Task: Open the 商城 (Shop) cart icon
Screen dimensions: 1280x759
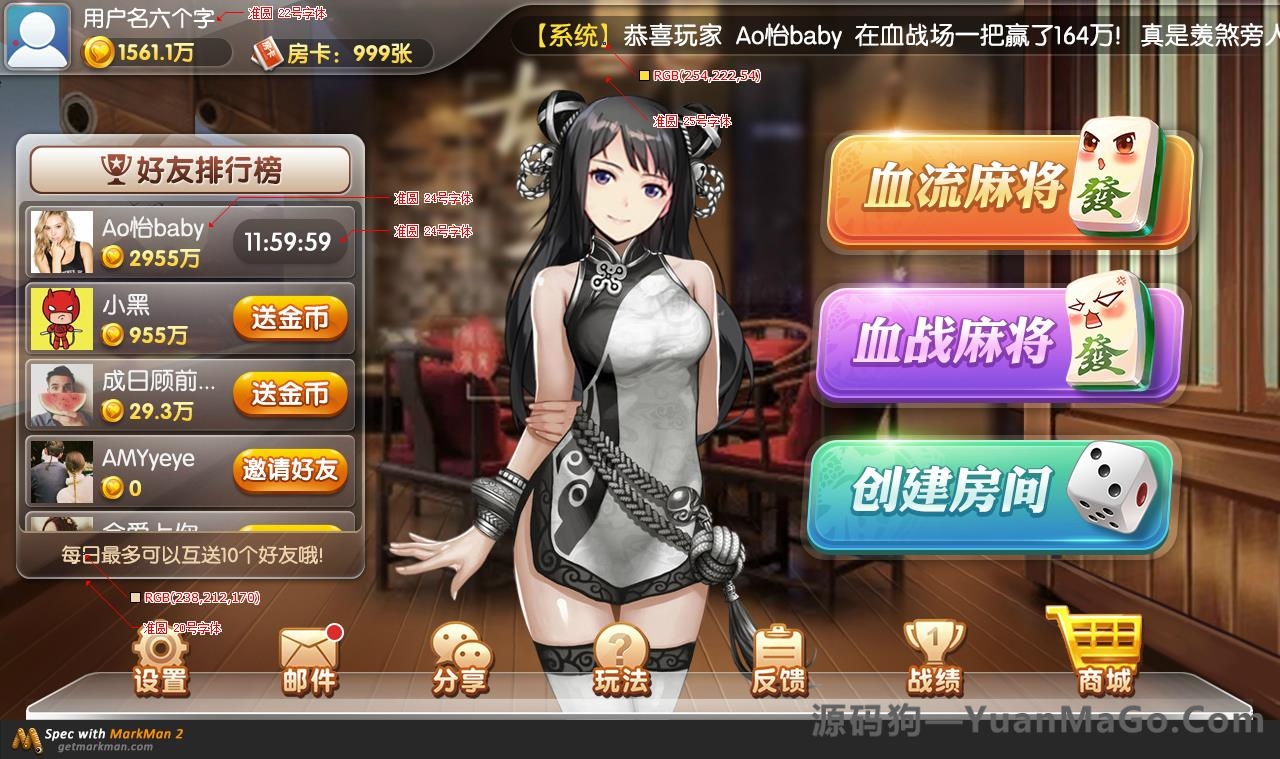Action: 1100,650
